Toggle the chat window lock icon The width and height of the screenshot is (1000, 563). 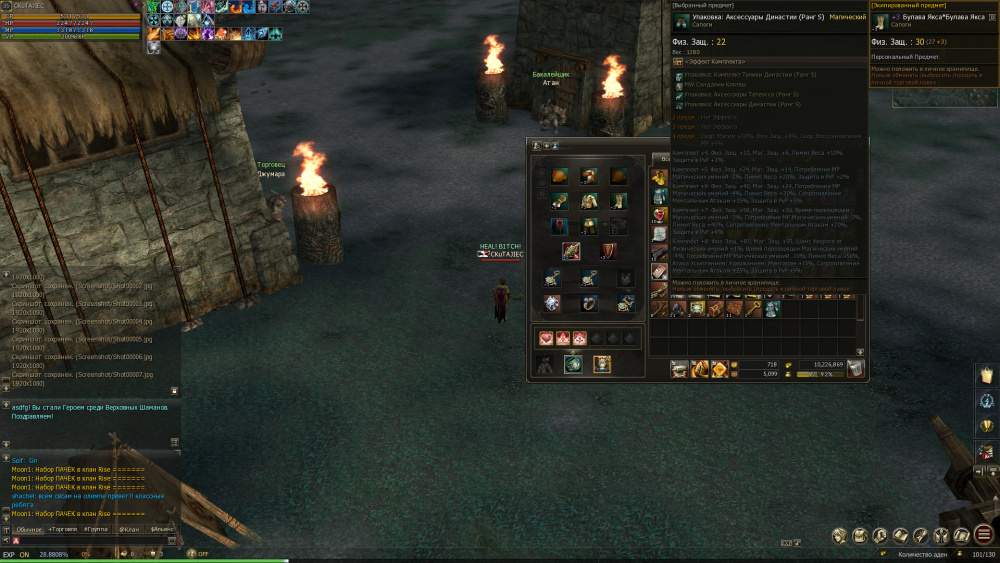point(175,391)
